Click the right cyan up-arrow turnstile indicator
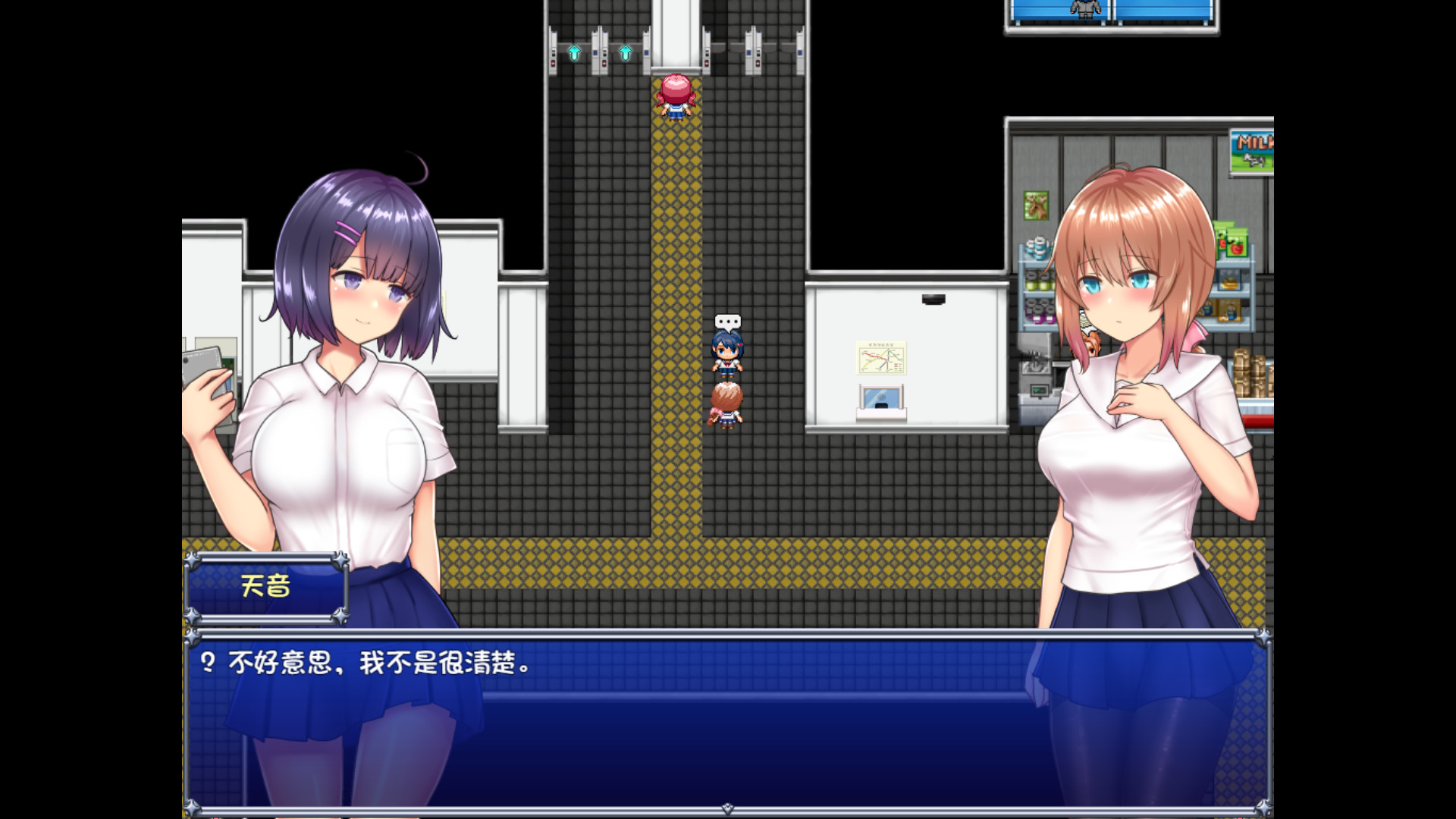Screen dimensions: 1456x819 point(625,54)
